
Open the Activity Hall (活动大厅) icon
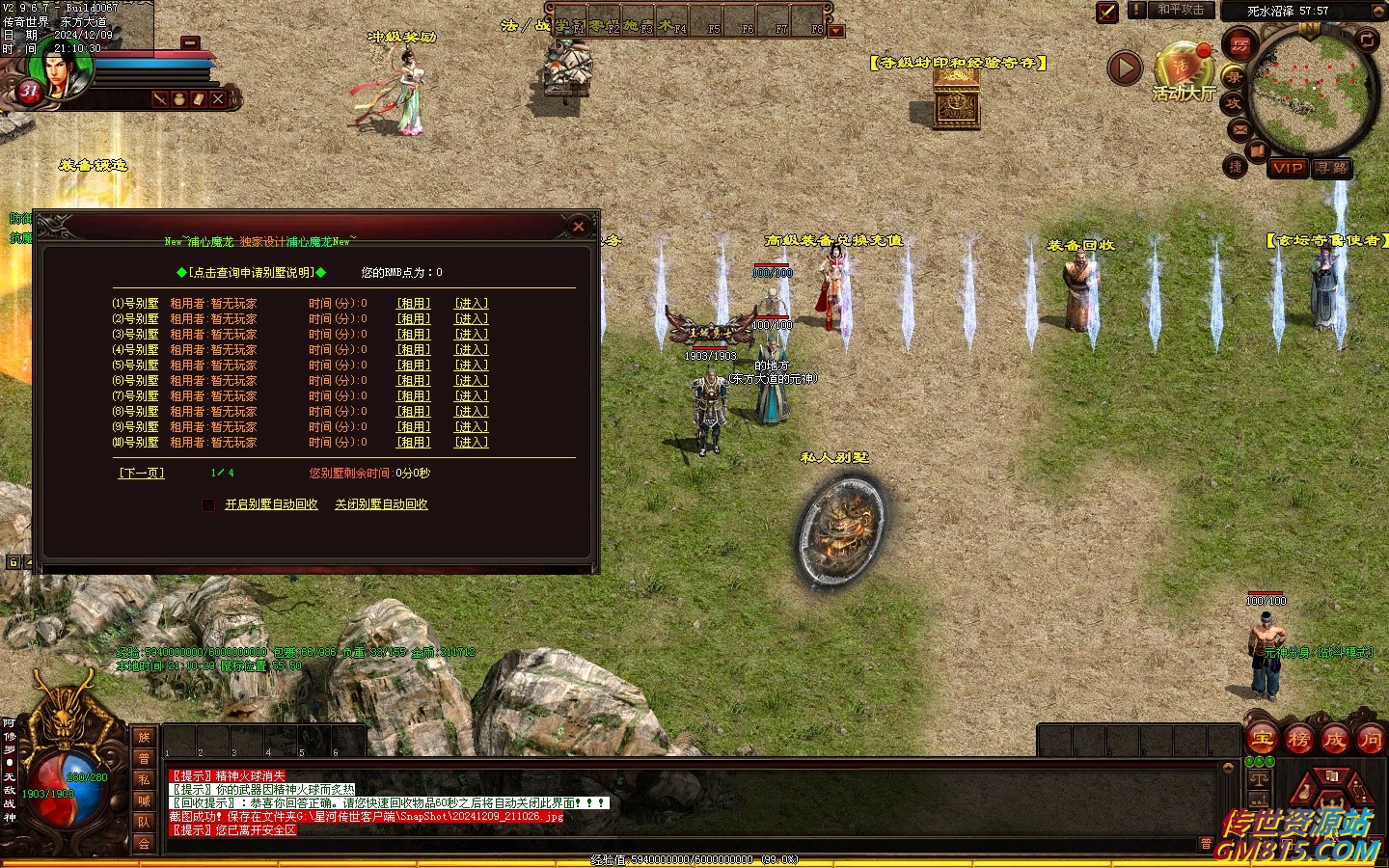coord(1183,73)
